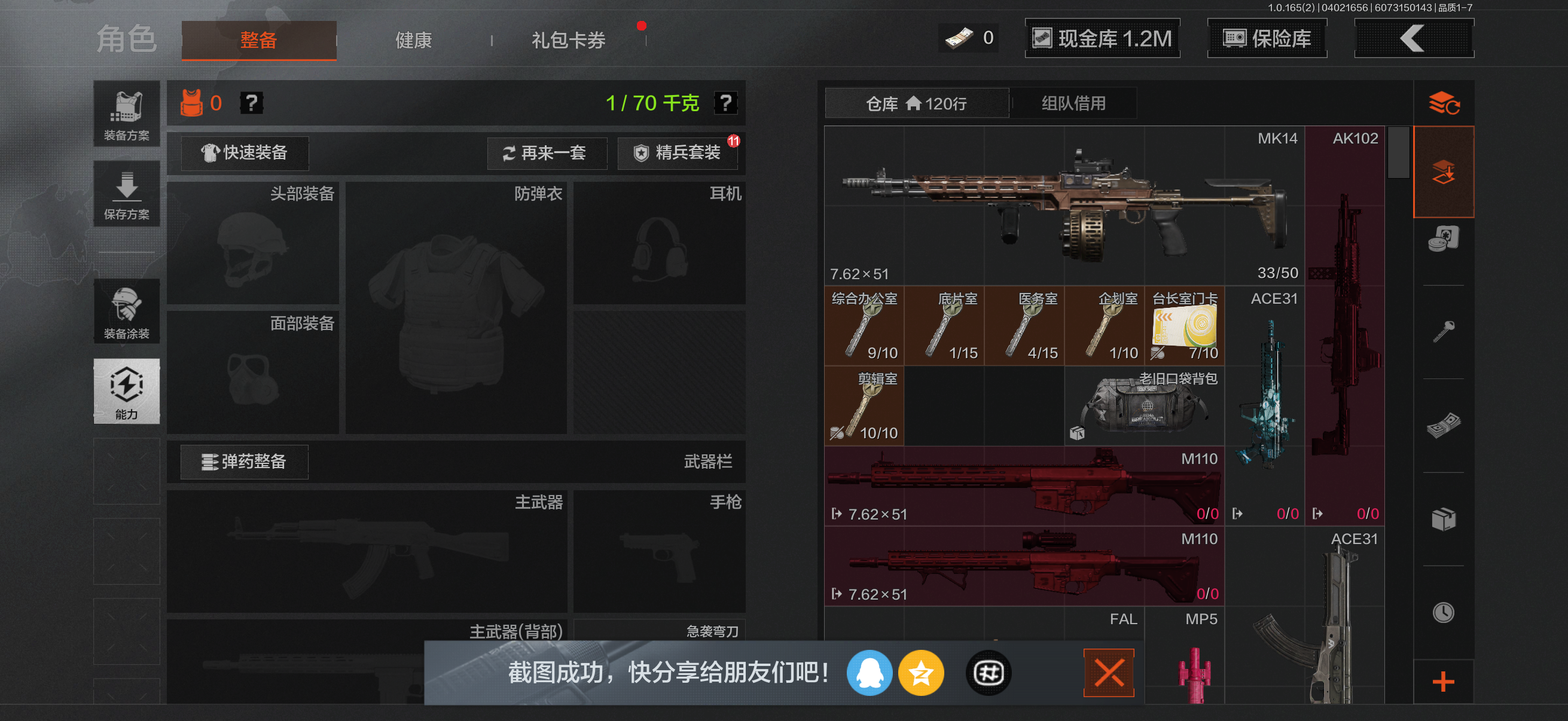Switch to the 能力 ability panel
Screen dimensions: 1568x721
(x=126, y=392)
